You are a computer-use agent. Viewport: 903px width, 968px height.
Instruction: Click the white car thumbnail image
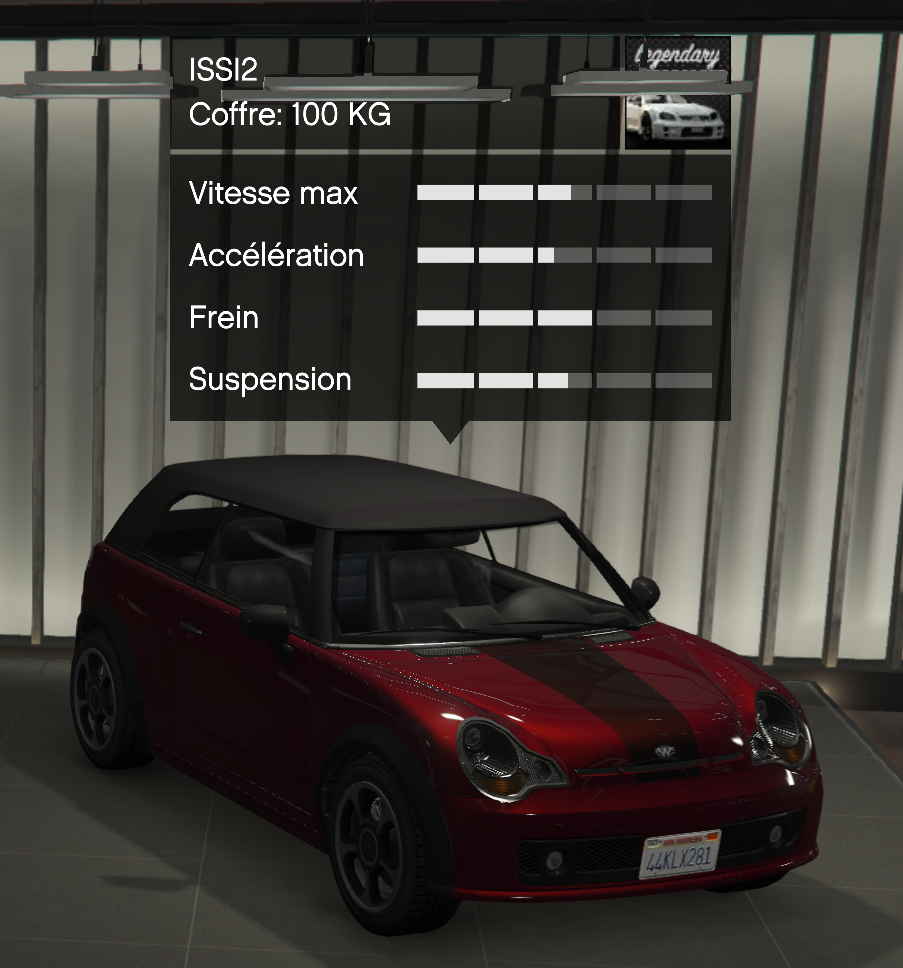(677, 120)
